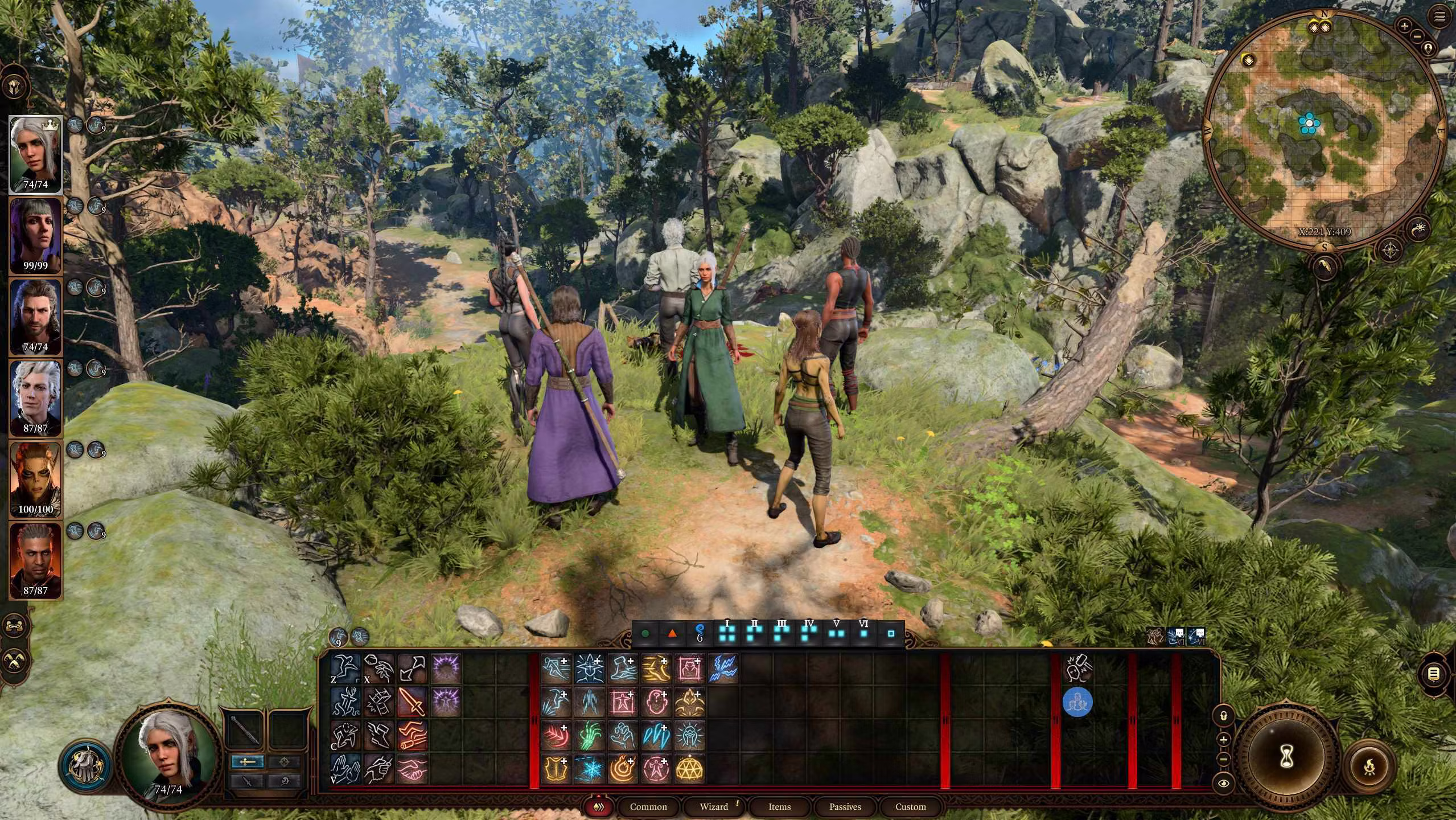Select the green skeletal hand spell

589,736
